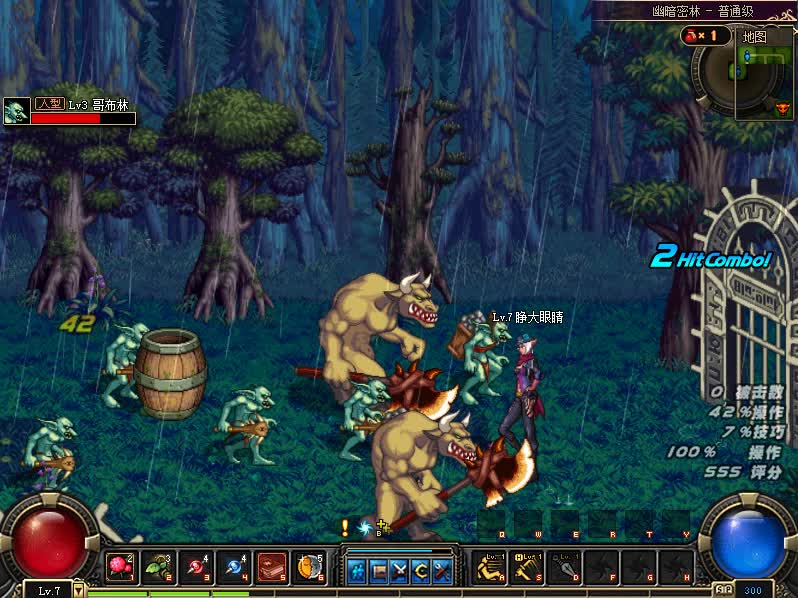Expand the dropdown arrow beside Lv.7
This screenshot has width=798, height=598.
[79, 591]
